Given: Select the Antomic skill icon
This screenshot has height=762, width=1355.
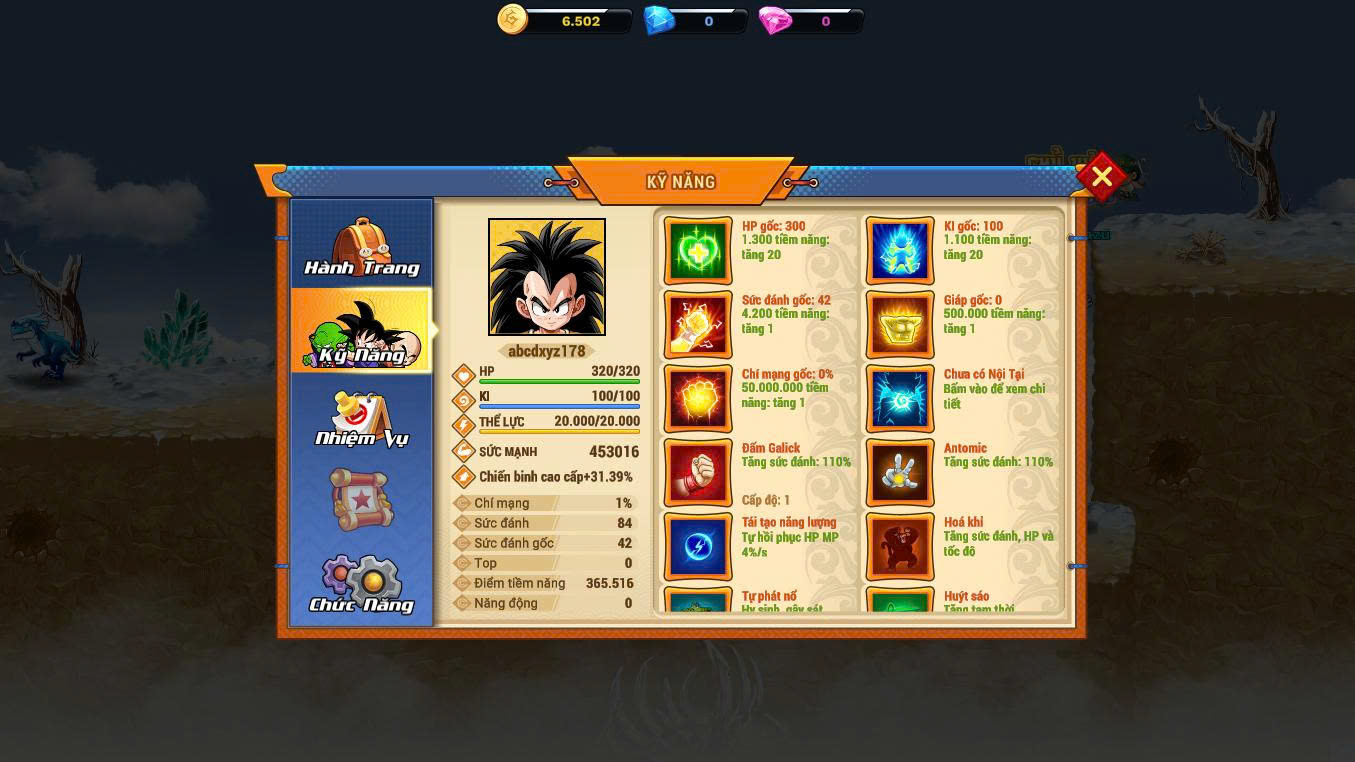Looking at the screenshot, I should (x=900, y=472).
